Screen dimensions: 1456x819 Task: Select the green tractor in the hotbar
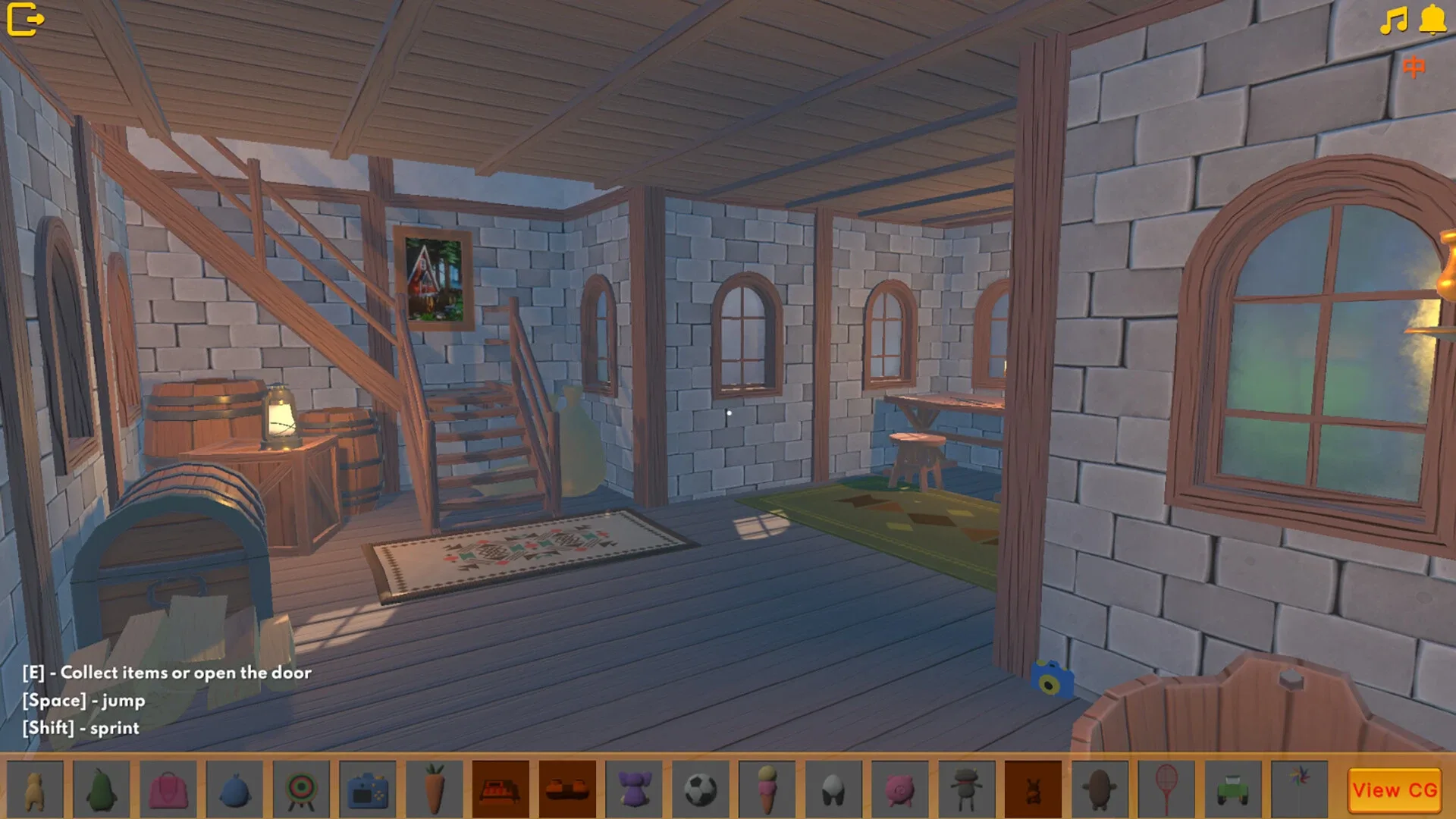click(x=1235, y=789)
